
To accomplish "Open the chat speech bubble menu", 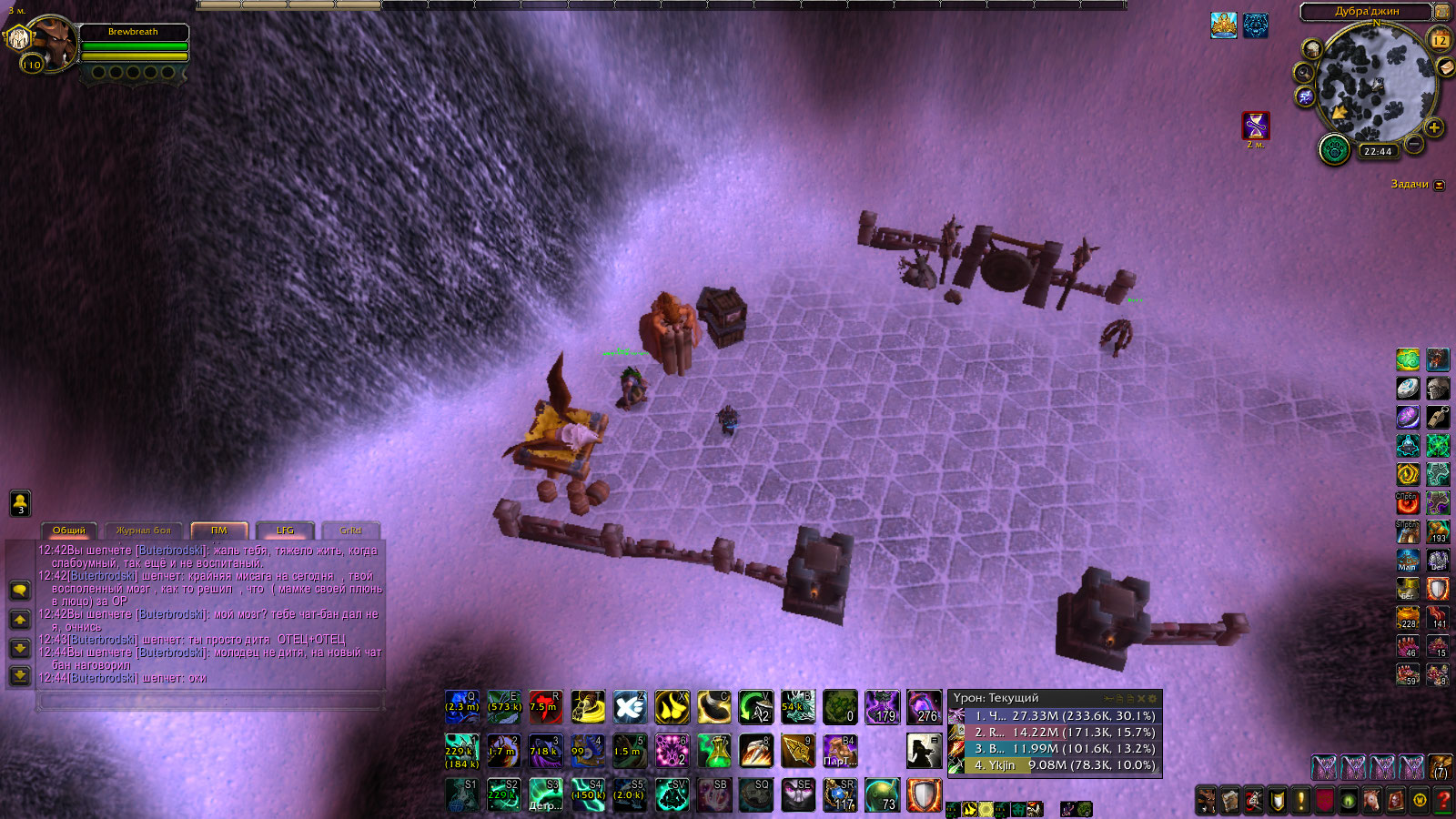I will coord(20,591).
